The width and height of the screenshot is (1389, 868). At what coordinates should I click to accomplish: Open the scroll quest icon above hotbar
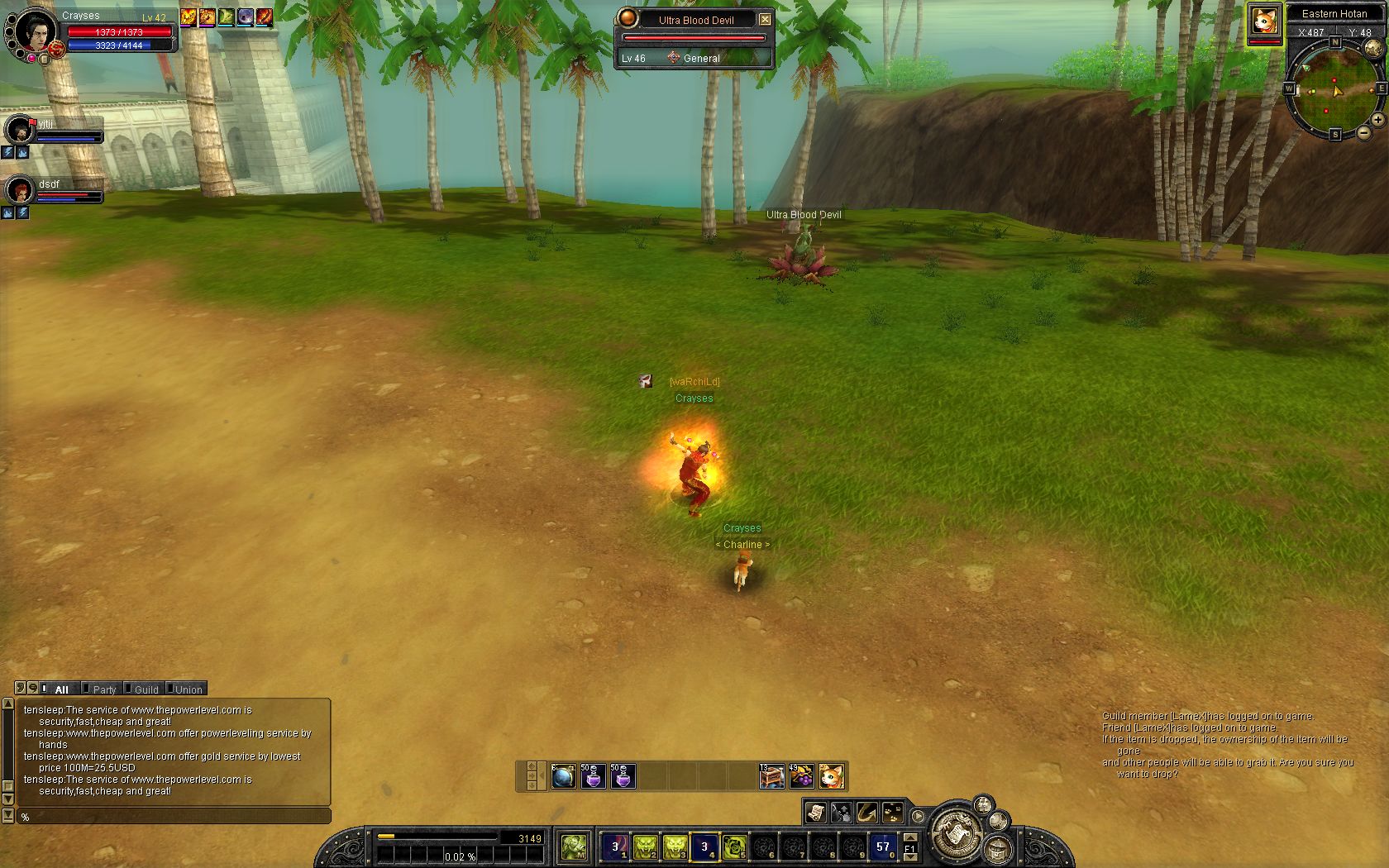pyautogui.click(x=815, y=813)
